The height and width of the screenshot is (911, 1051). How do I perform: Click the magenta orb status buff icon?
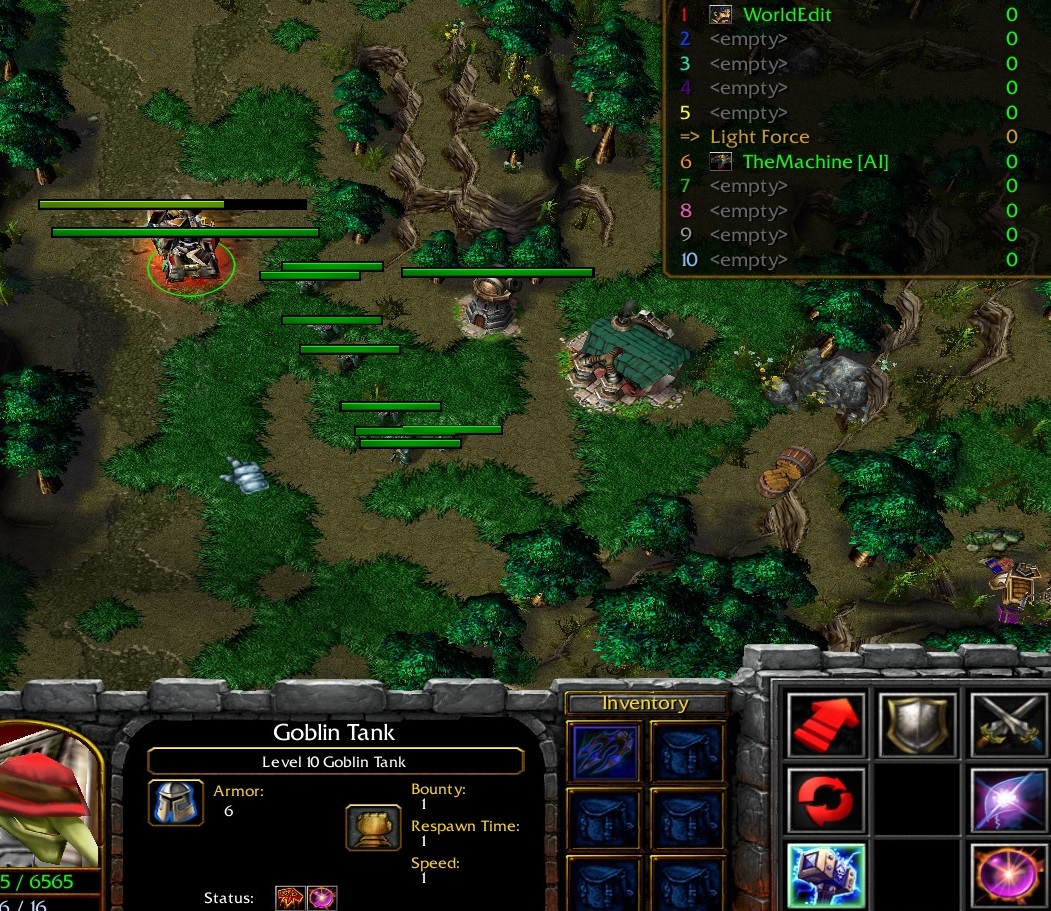(x=322, y=898)
